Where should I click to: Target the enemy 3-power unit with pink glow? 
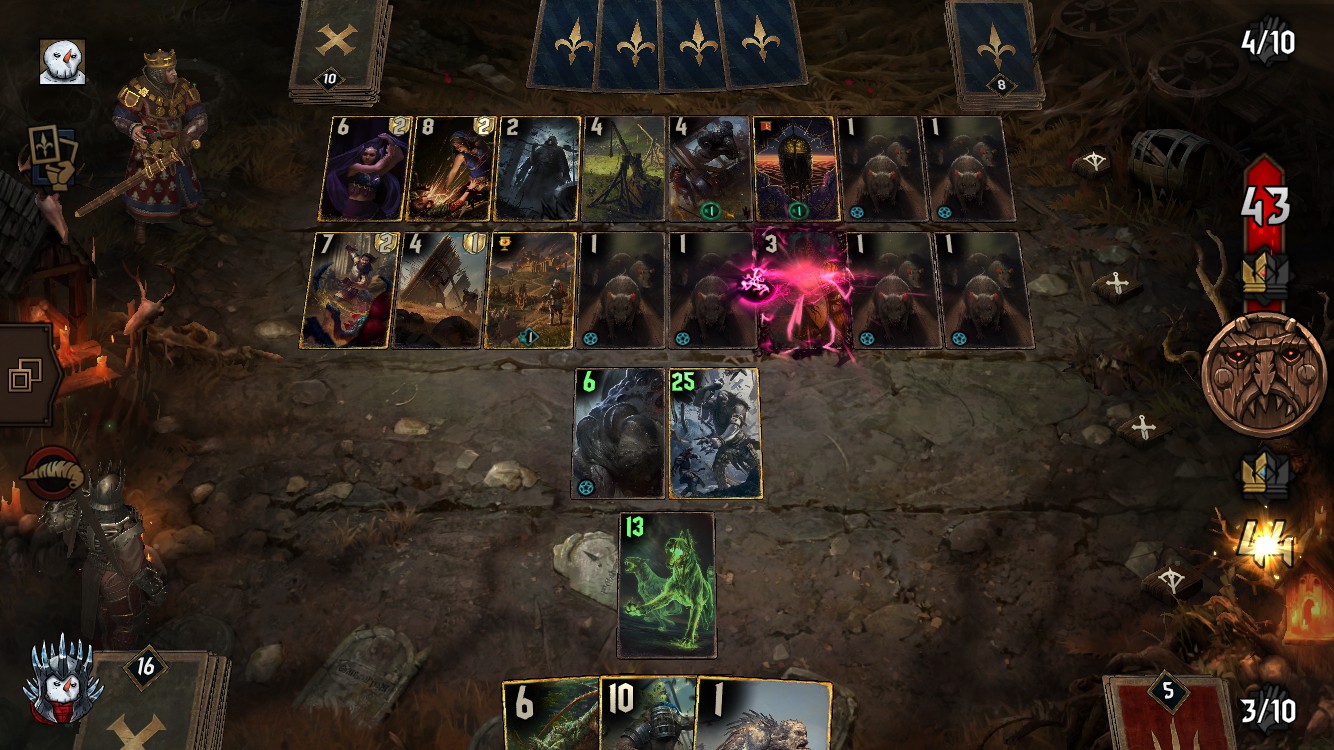[x=803, y=290]
